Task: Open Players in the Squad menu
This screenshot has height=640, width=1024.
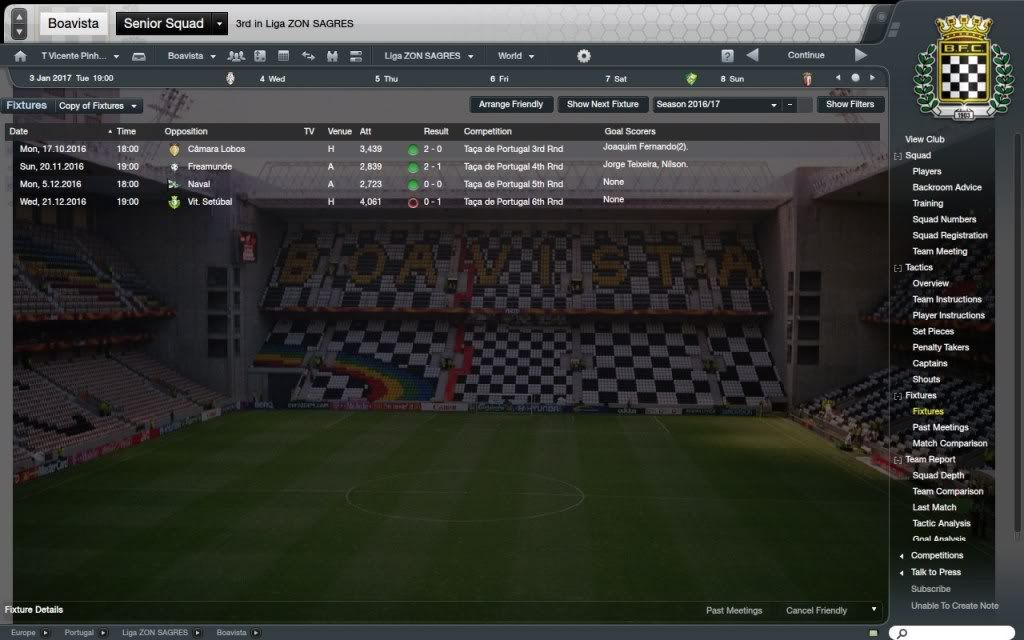Action: [x=926, y=172]
